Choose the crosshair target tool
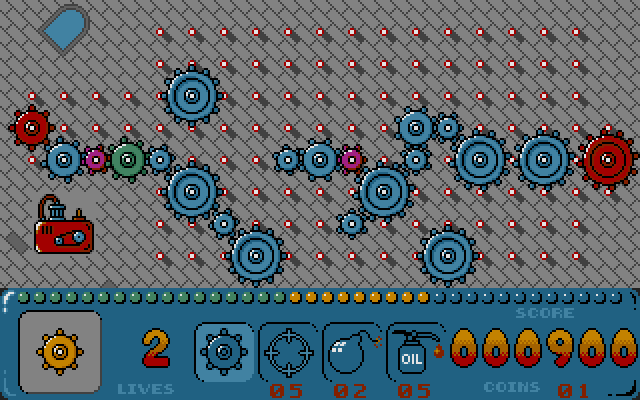640x400 pixels. tap(288, 351)
